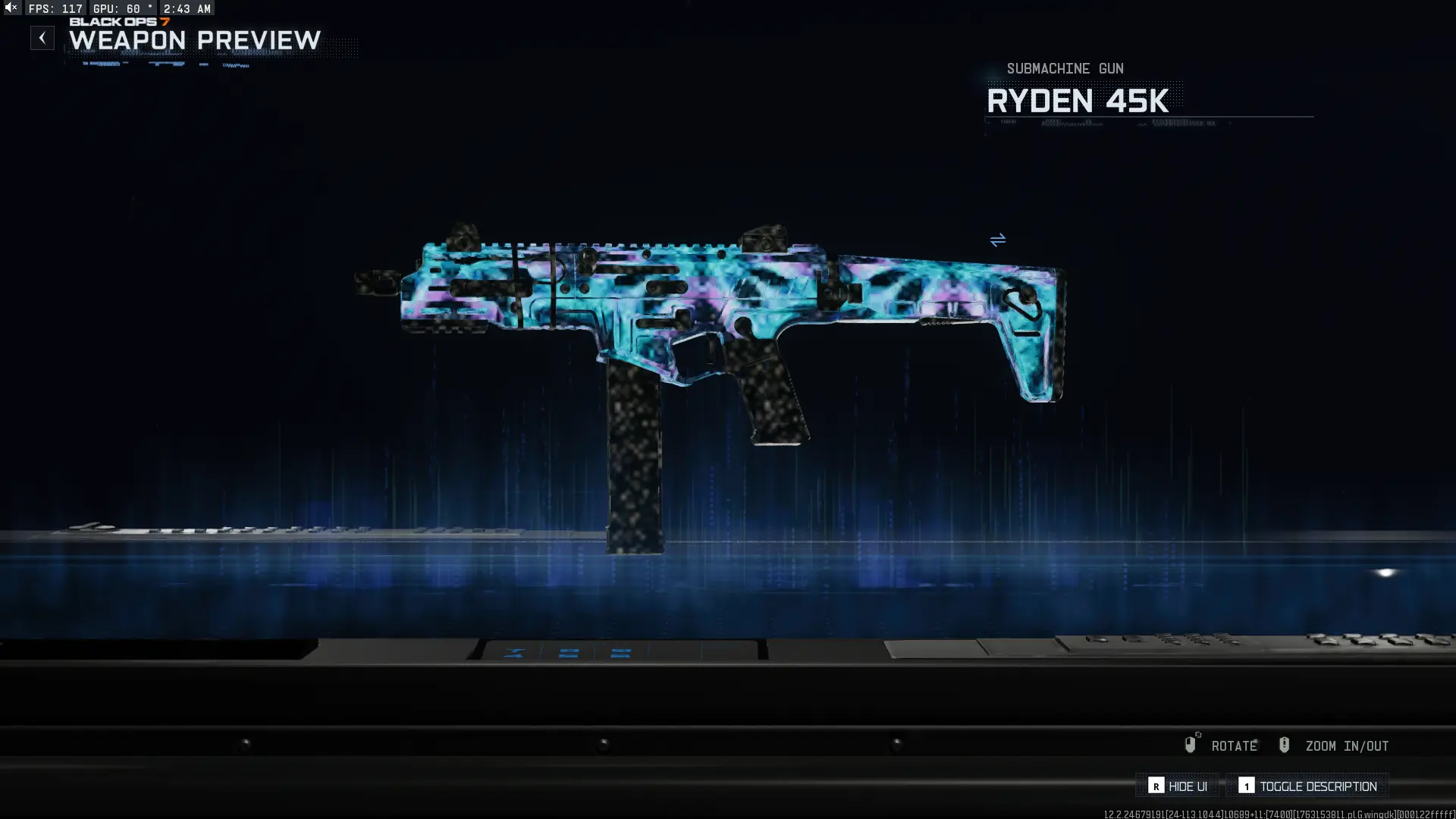Click the scroll-wheel Zoom In/Out icon
1456x819 pixels.
[x=1285, y=745]
